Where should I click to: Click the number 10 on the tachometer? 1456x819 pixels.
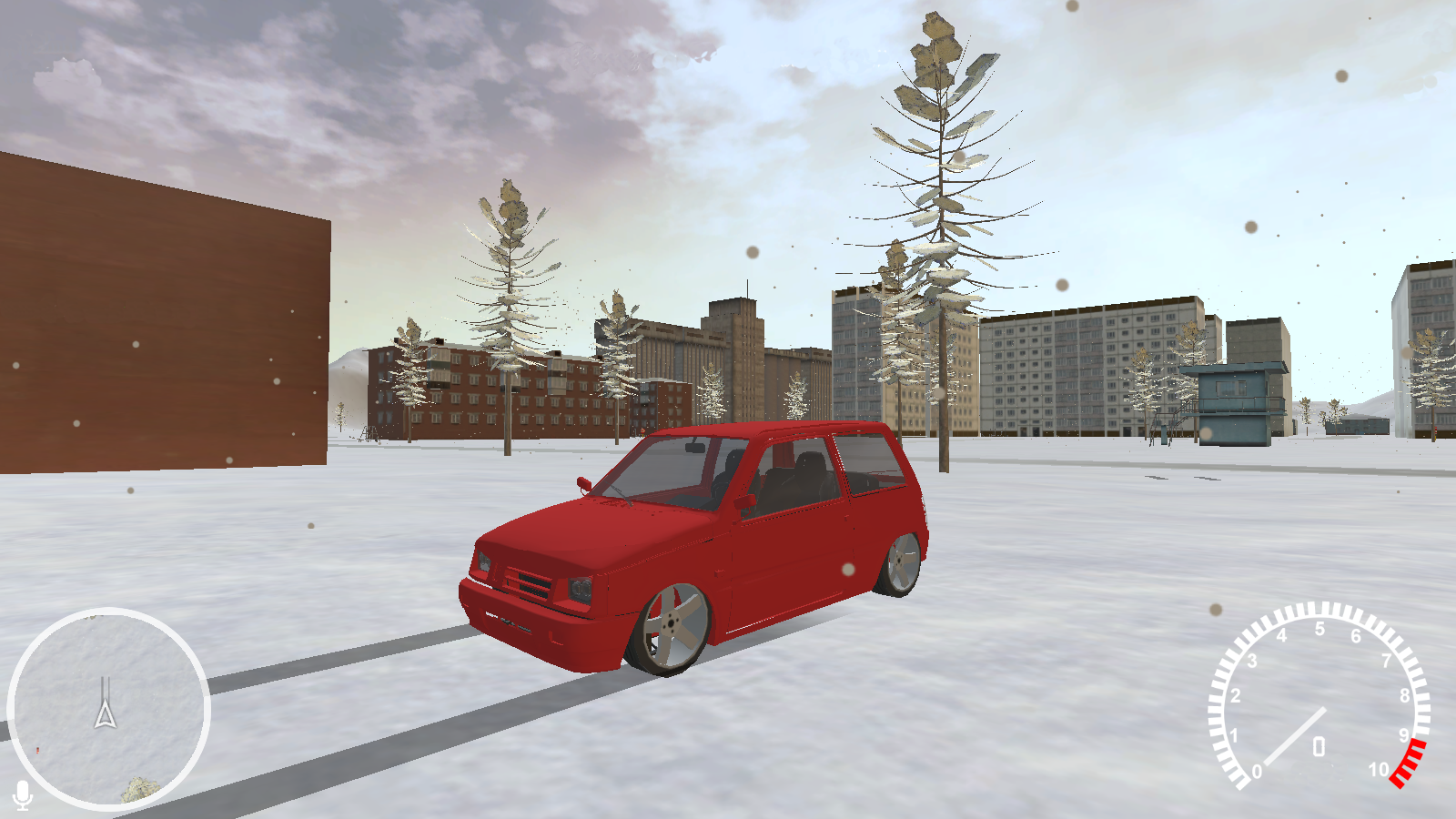[x=1380, y=770]
